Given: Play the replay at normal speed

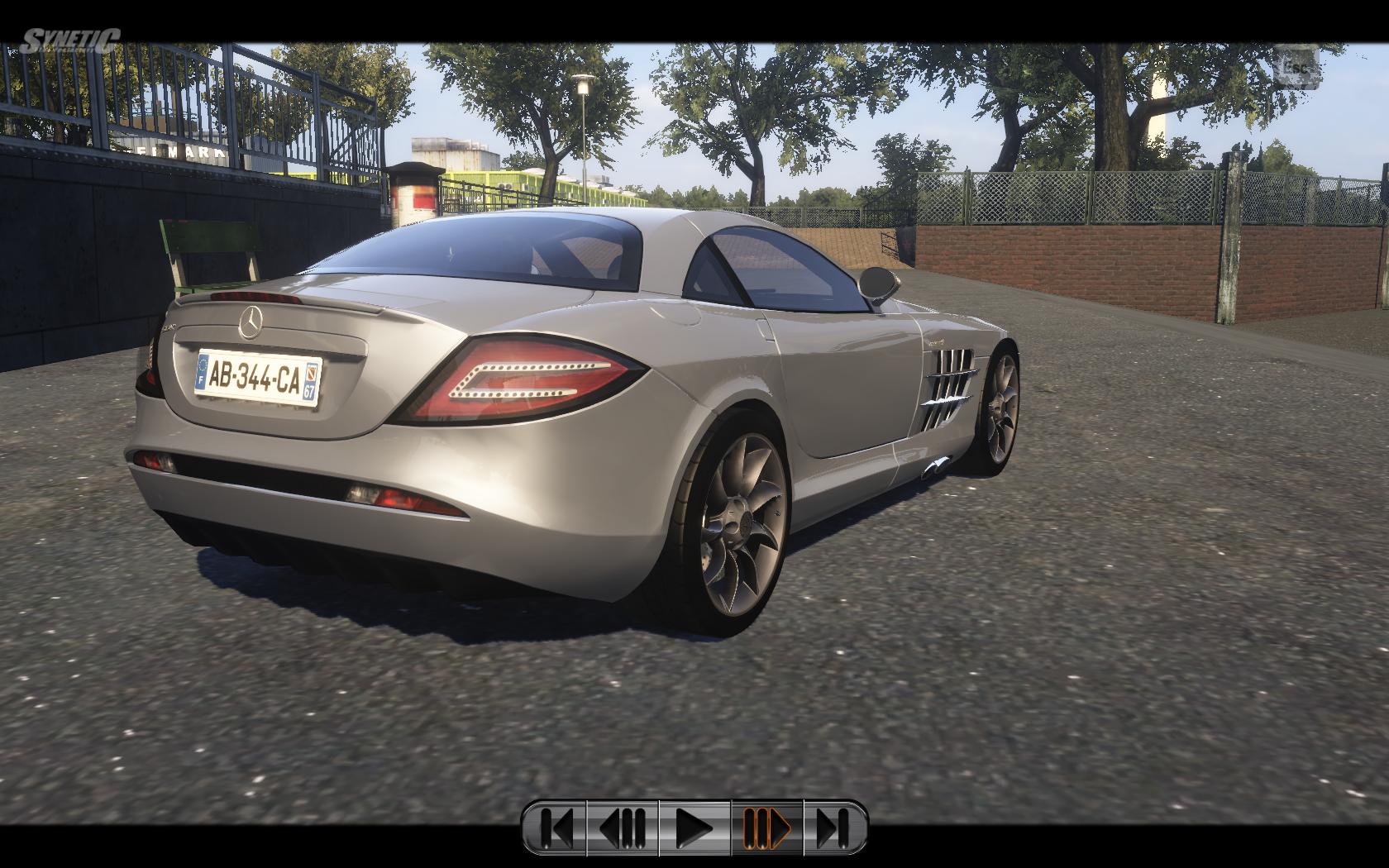Looking at the screenshot, I should (x=694, y=827).
